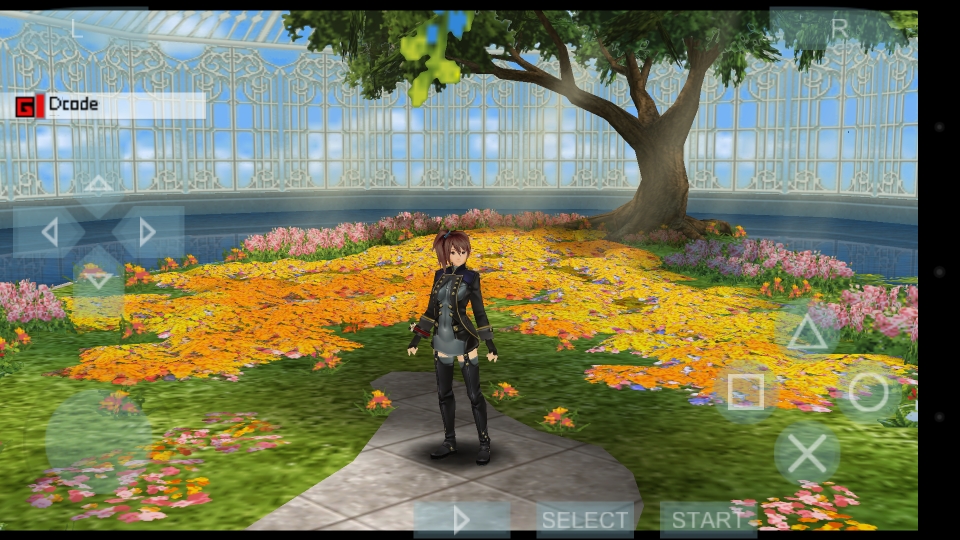
Task: Tap the D-pad down arrow
Action: click(98, 278)
